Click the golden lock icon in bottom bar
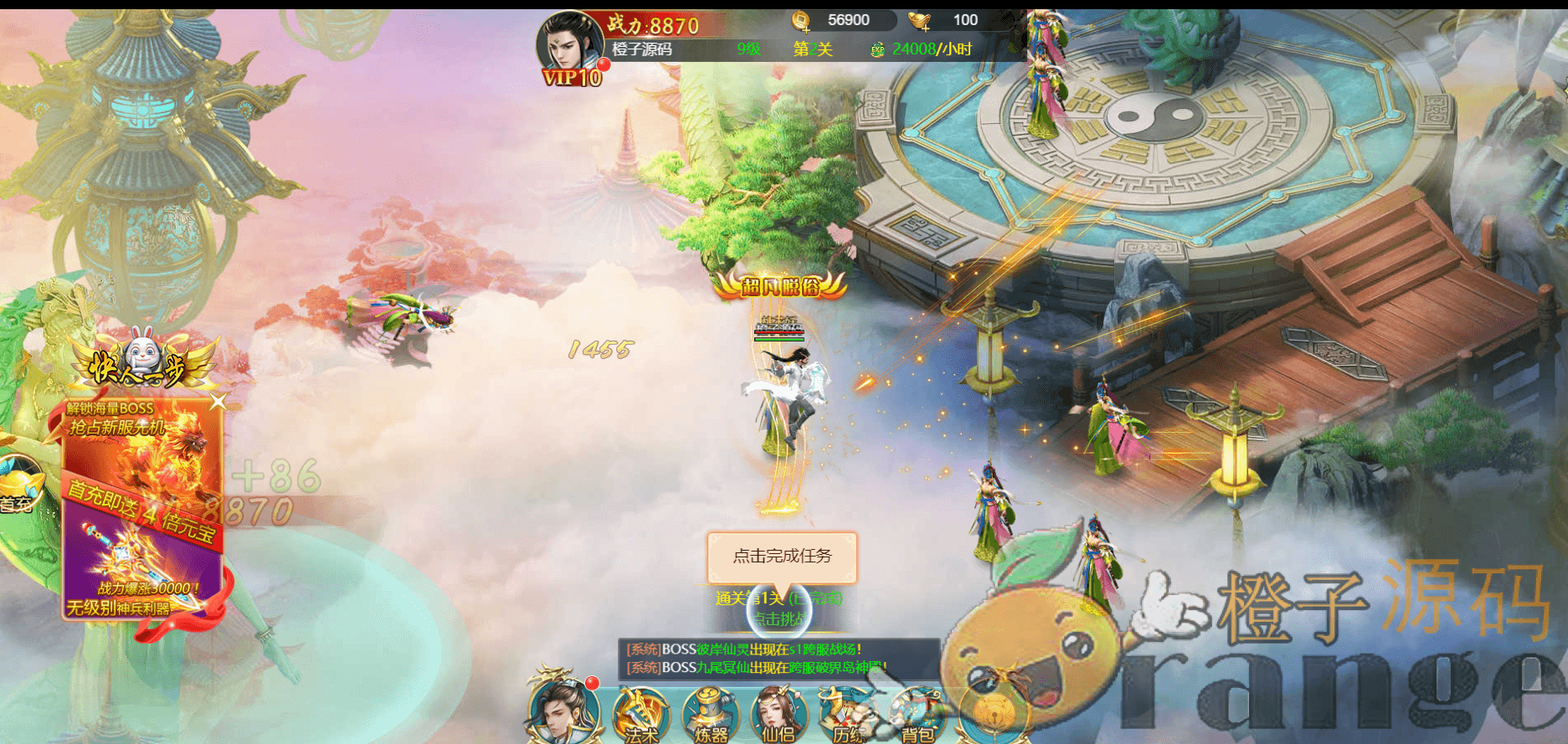The width and height of the screenshot is (1568, 744). click(x=995, y=714)
